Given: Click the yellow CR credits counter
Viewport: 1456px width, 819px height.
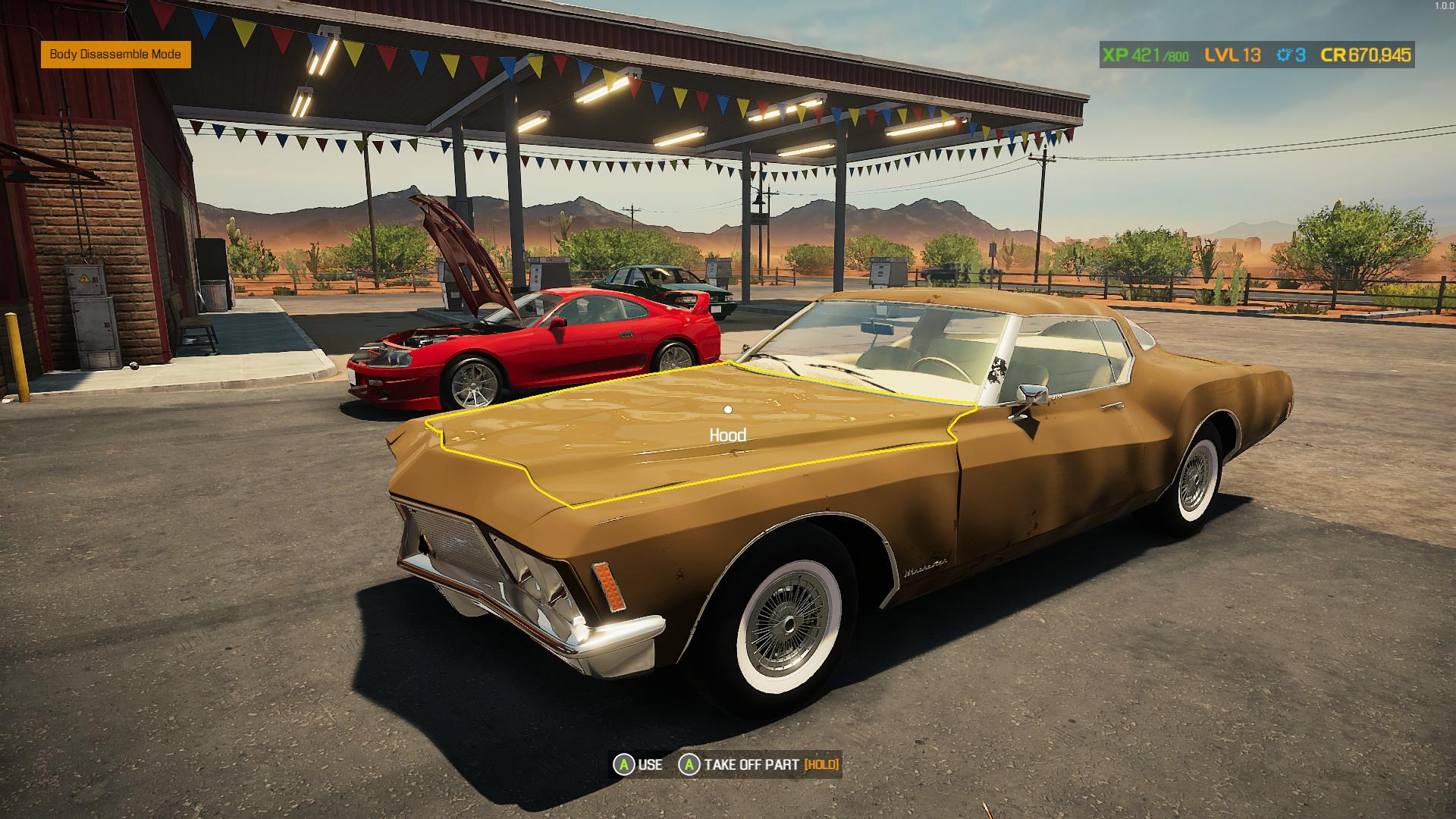Looking at the screenshot, I should pyautogui.click(x=1365, y=55).
